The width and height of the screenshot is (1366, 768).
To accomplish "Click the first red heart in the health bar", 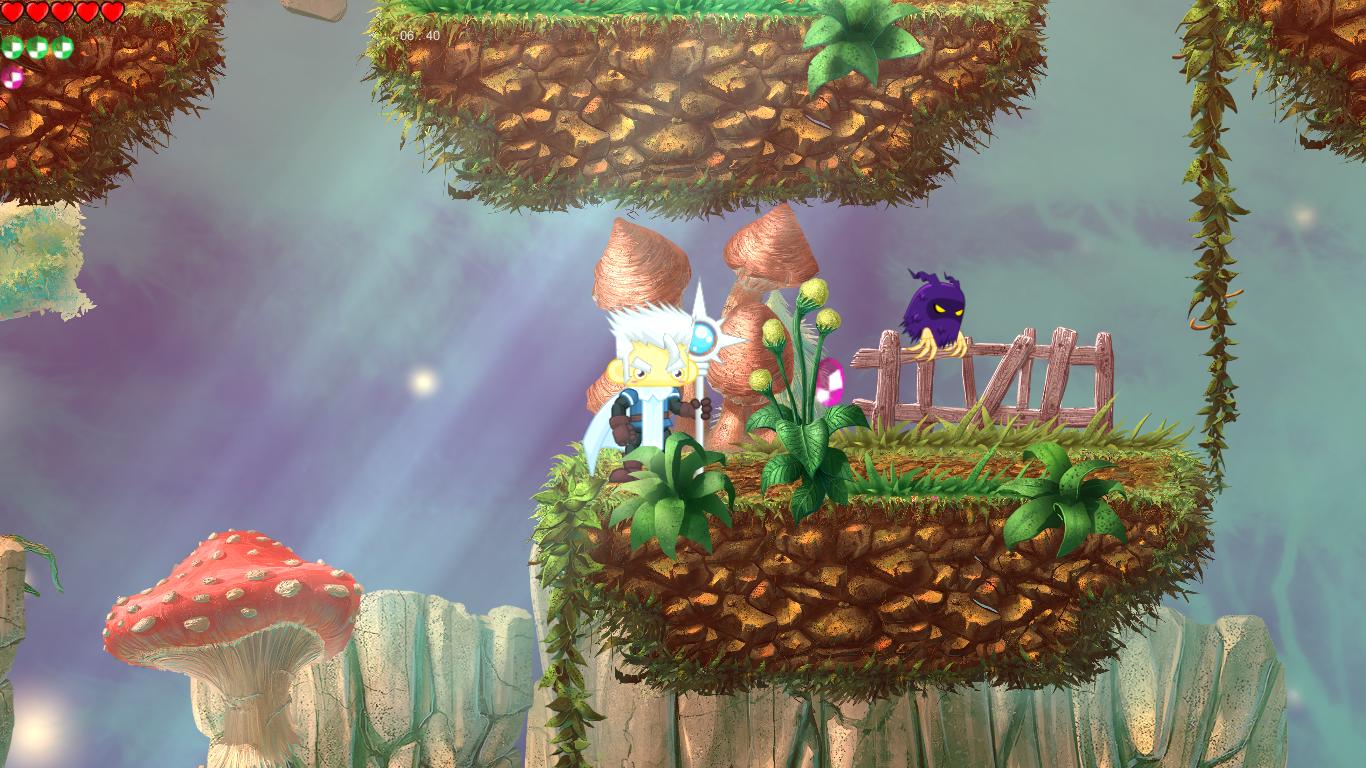I will click(x=12, y=10).
